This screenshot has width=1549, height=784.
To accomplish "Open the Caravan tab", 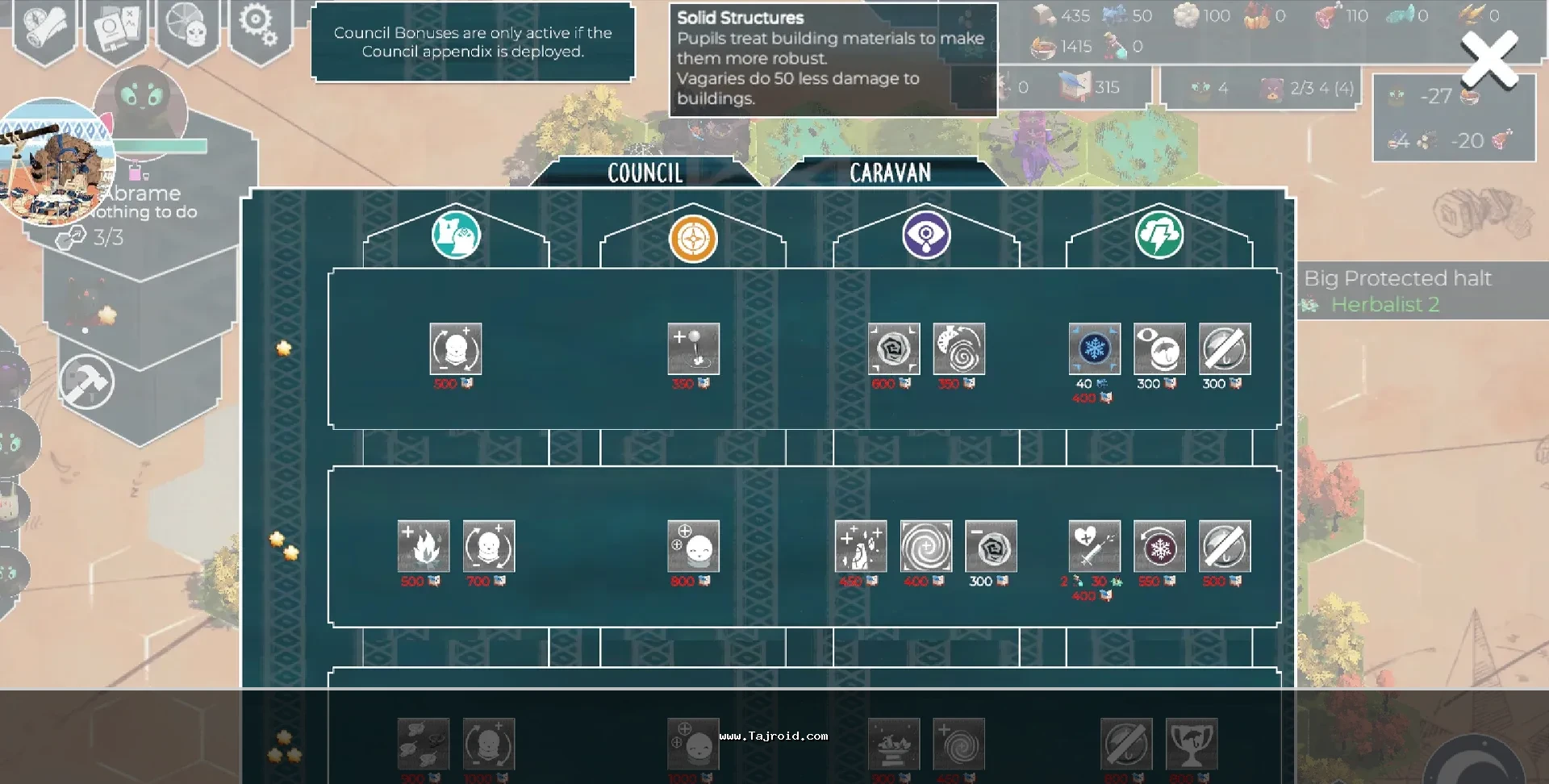I will 890,173.
